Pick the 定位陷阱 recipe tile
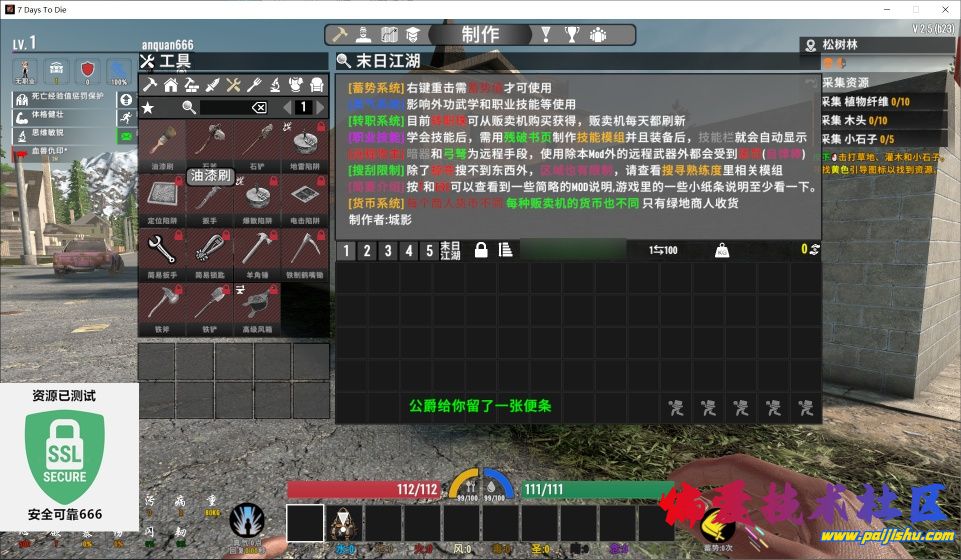Viewport: 961px width, 560px height. 162,199
